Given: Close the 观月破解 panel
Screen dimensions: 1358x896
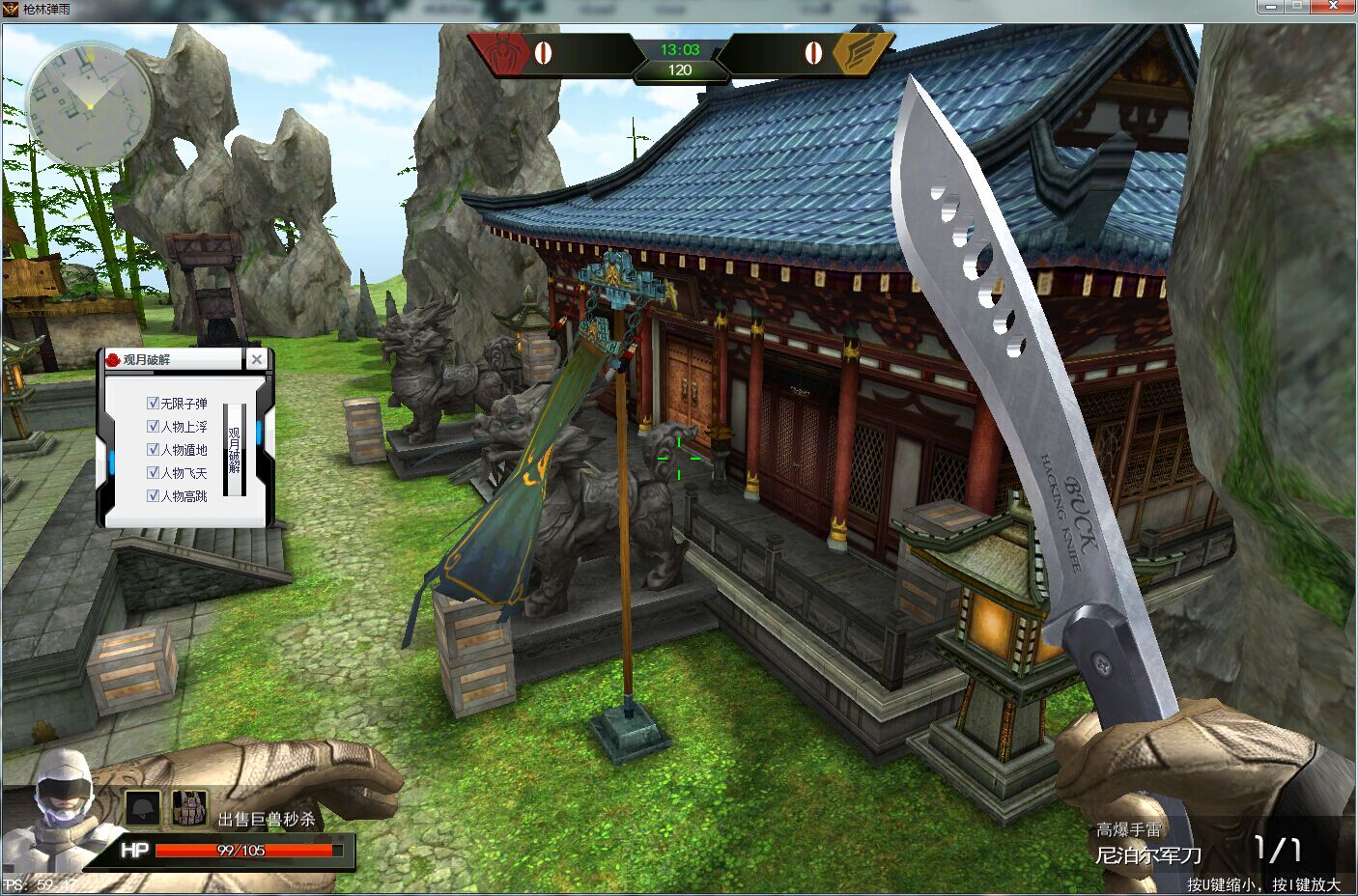Looking at the screenshot, I should [x=256, y=359].
